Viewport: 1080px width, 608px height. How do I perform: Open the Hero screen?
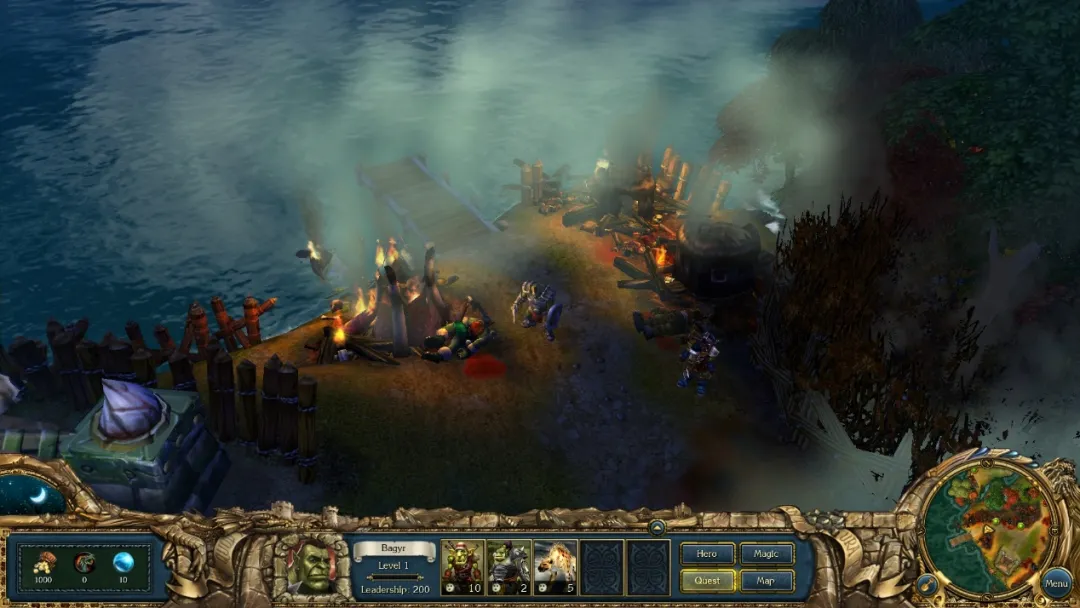coord(708,554)
